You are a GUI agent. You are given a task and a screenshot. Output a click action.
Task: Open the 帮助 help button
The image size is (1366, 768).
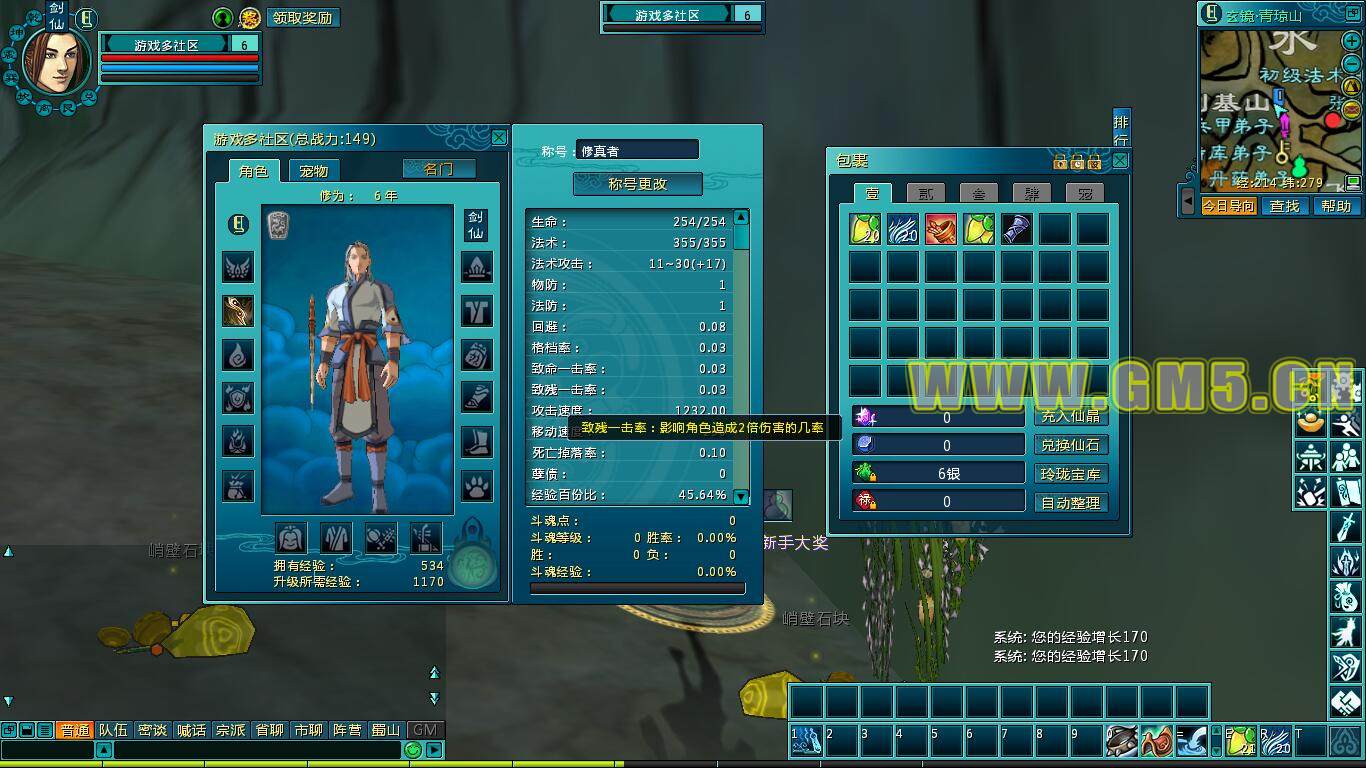[x=1336, y=206]
